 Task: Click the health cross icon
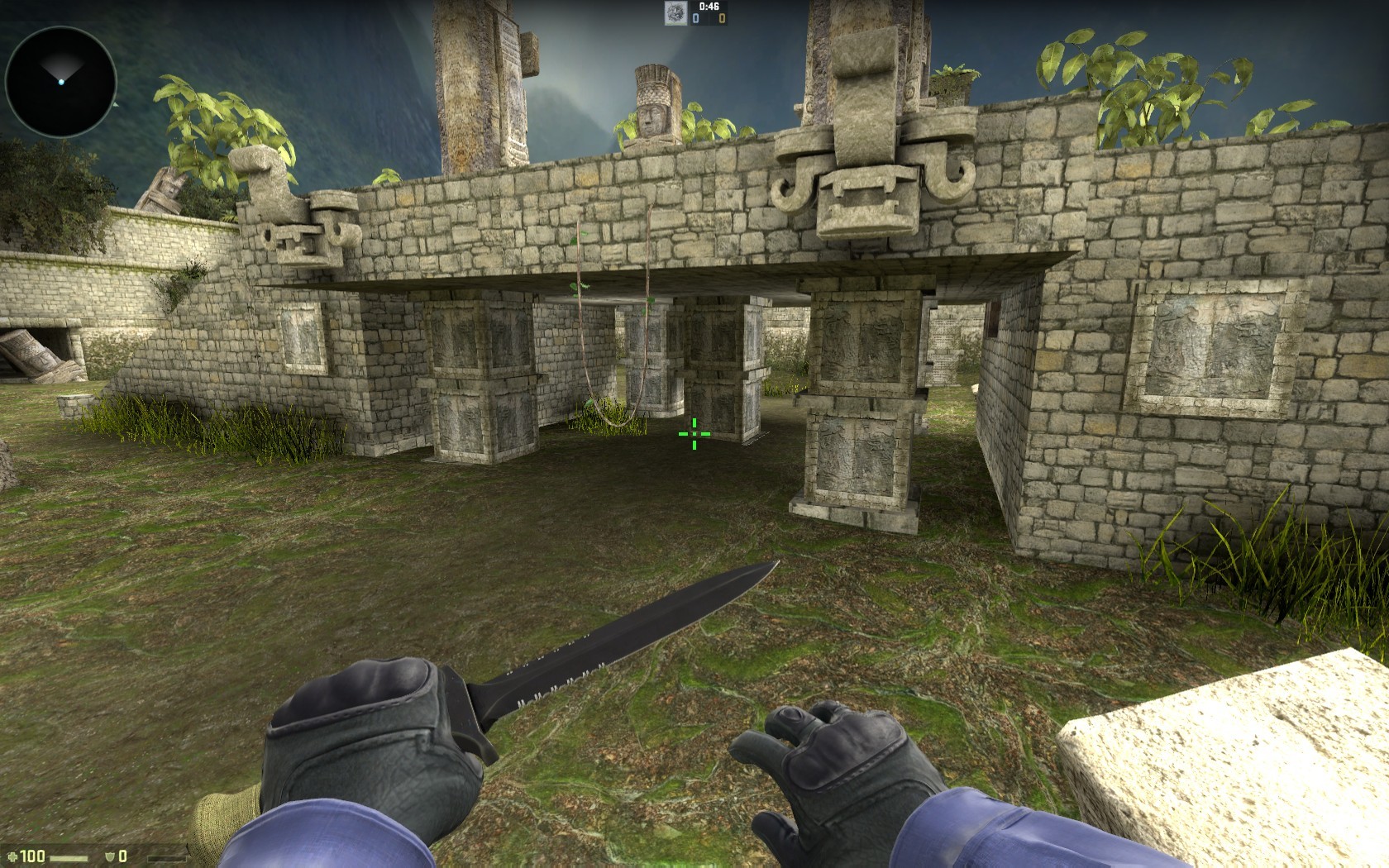tap(12, 857)
